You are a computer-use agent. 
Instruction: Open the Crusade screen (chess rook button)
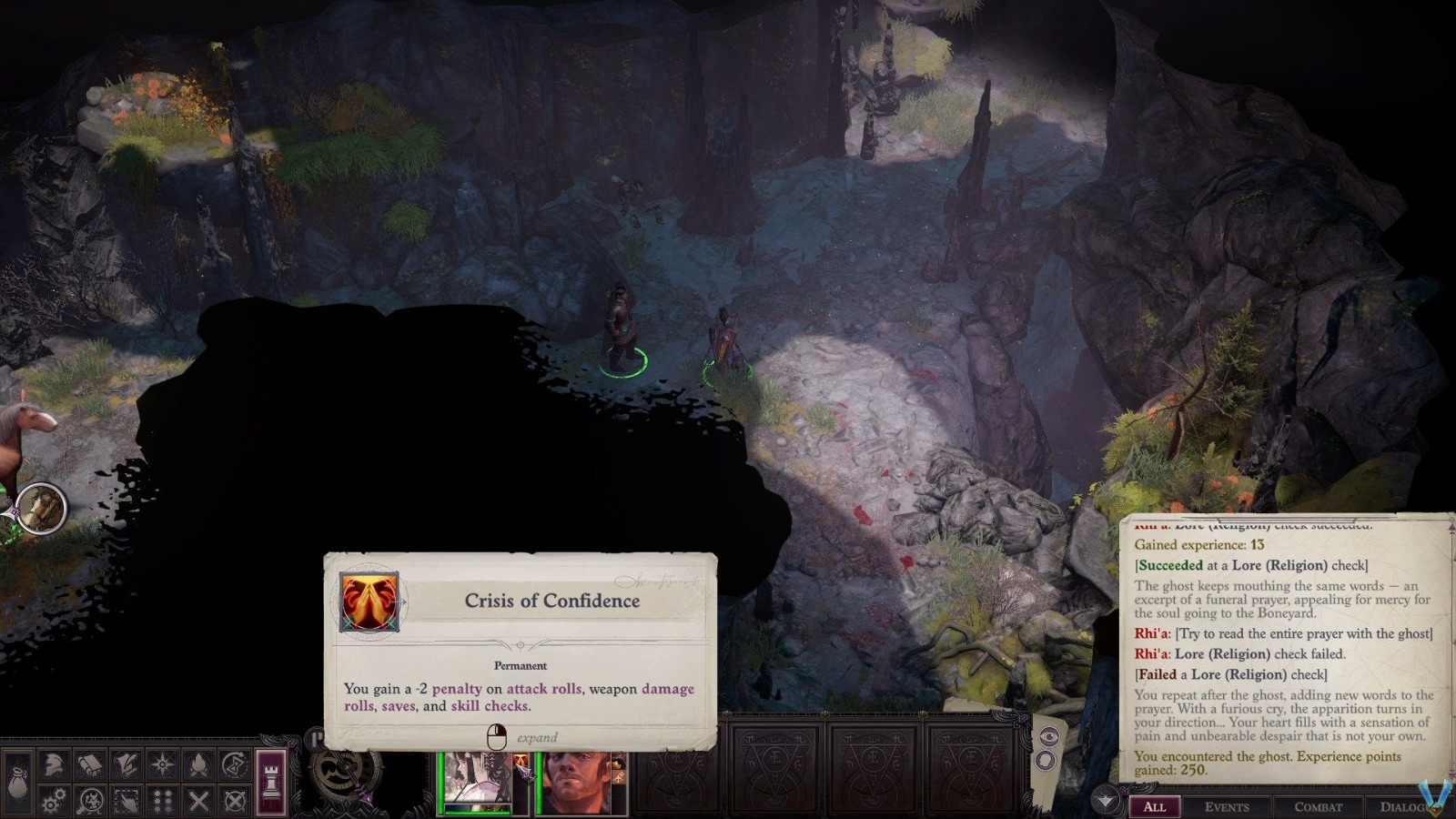(271, 780)
